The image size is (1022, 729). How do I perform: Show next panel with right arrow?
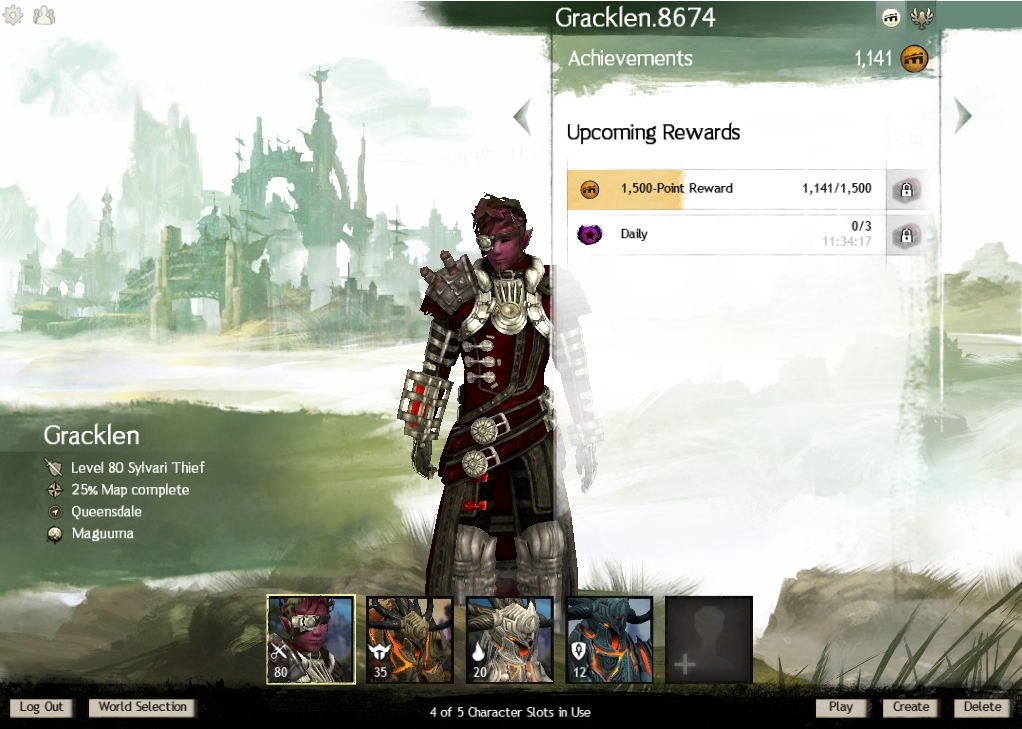(x=963, y=116)
